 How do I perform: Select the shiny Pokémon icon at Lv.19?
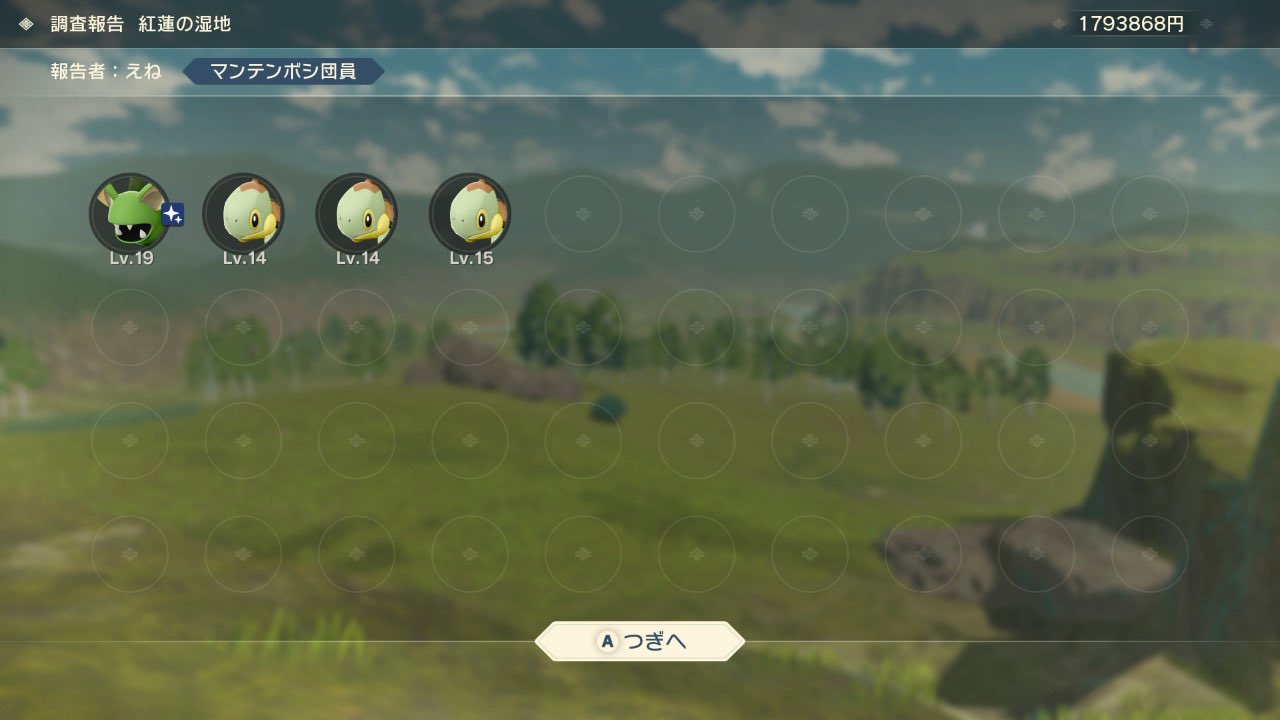pyautogui.click(x=131, y=213)
